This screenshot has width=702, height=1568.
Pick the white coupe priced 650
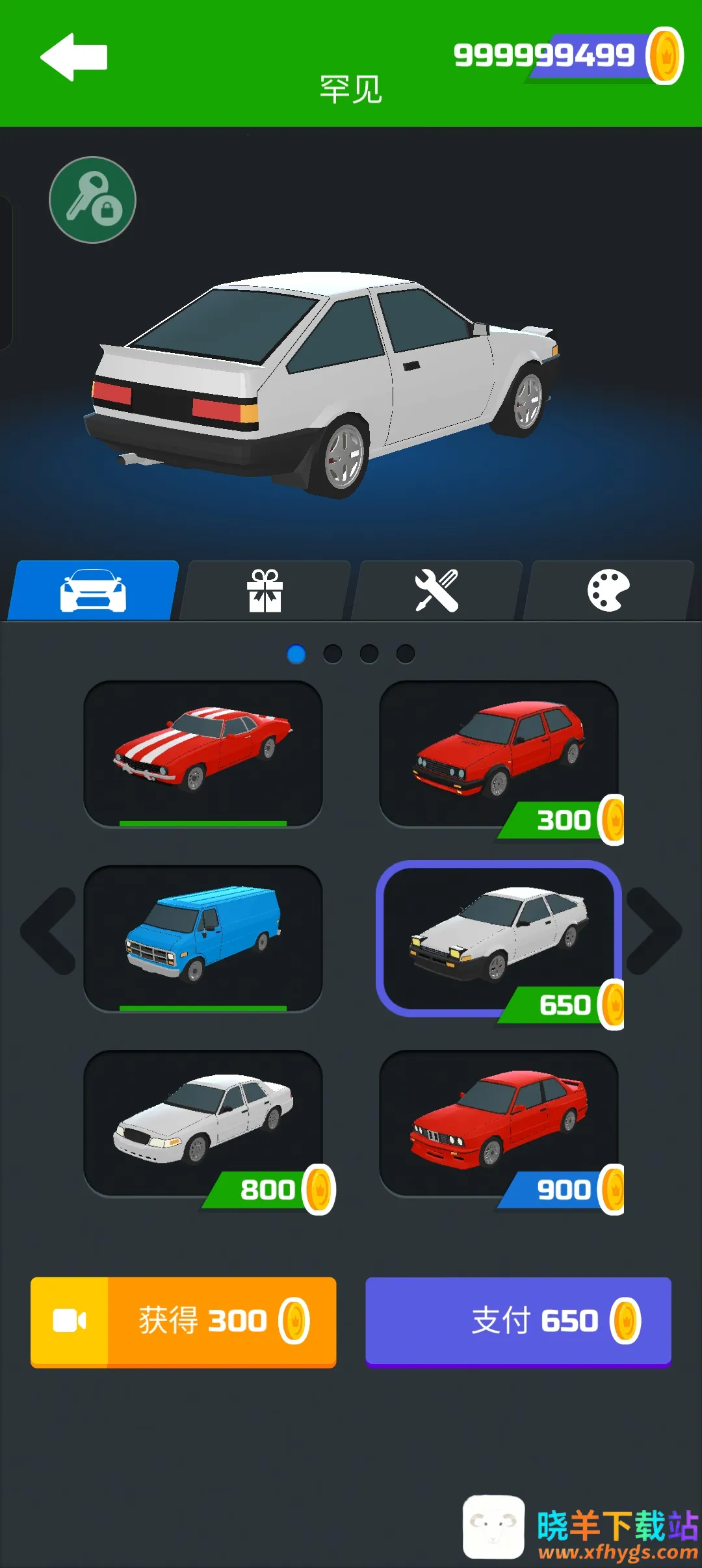pos(499,937)
